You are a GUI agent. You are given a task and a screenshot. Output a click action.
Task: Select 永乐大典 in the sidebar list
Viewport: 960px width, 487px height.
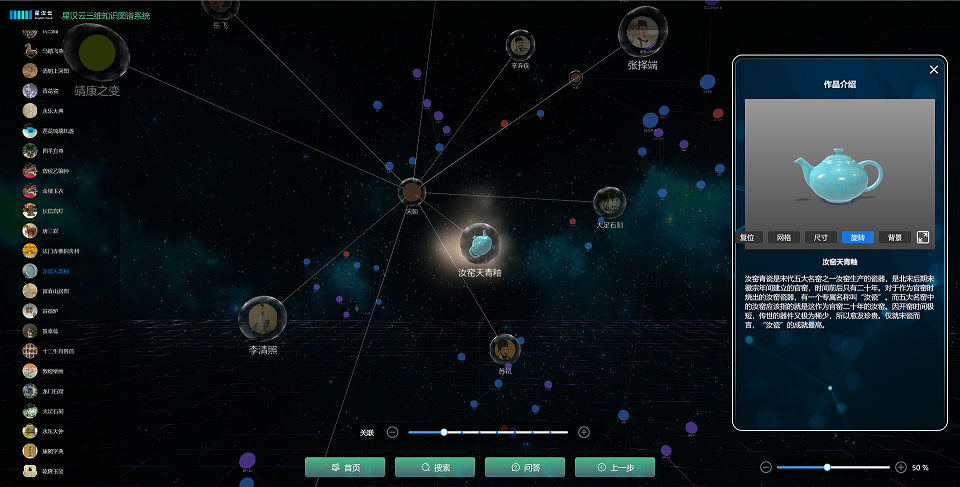point(51,111)
